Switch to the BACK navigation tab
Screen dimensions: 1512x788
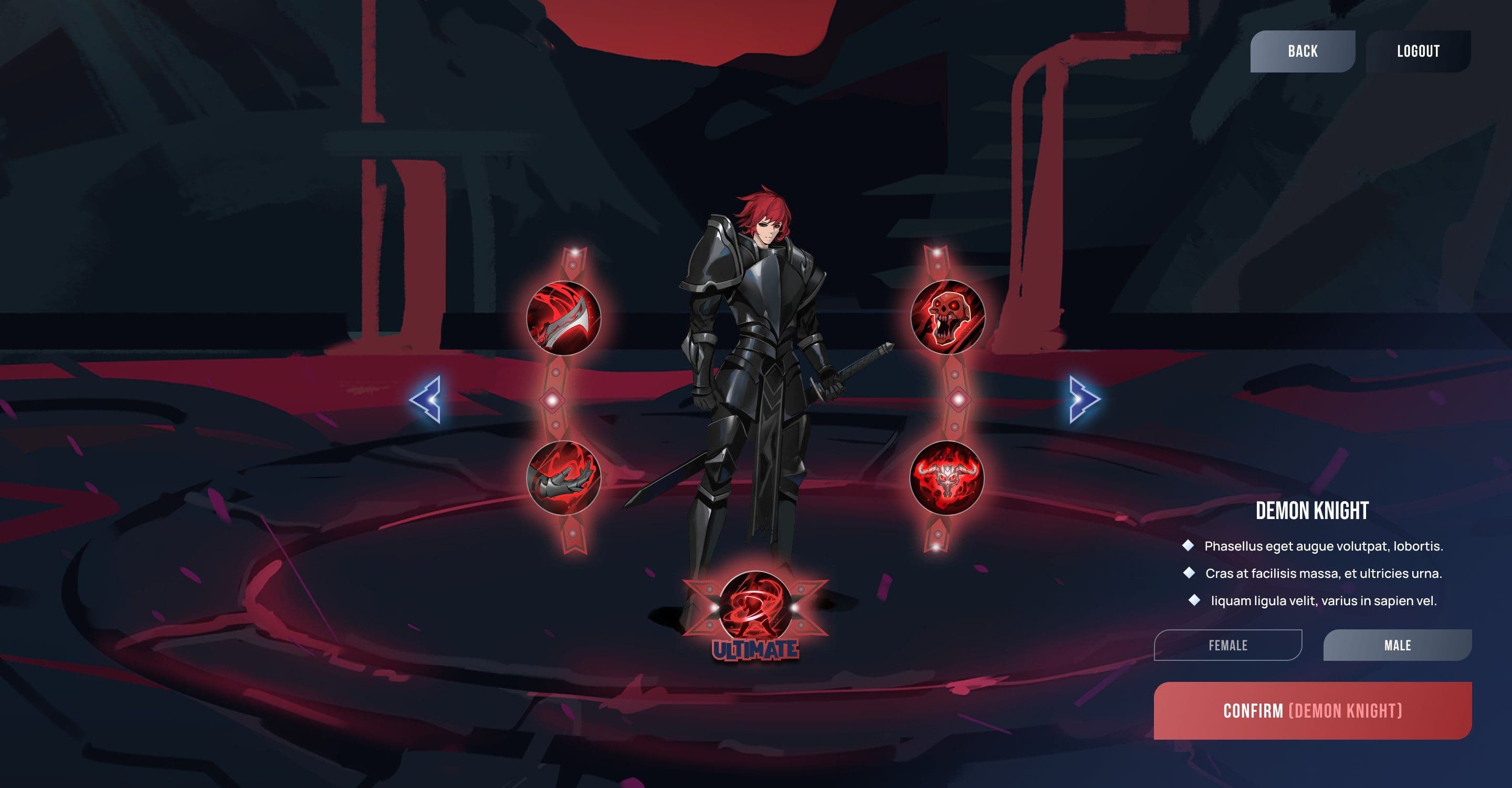coord(1302,51)
